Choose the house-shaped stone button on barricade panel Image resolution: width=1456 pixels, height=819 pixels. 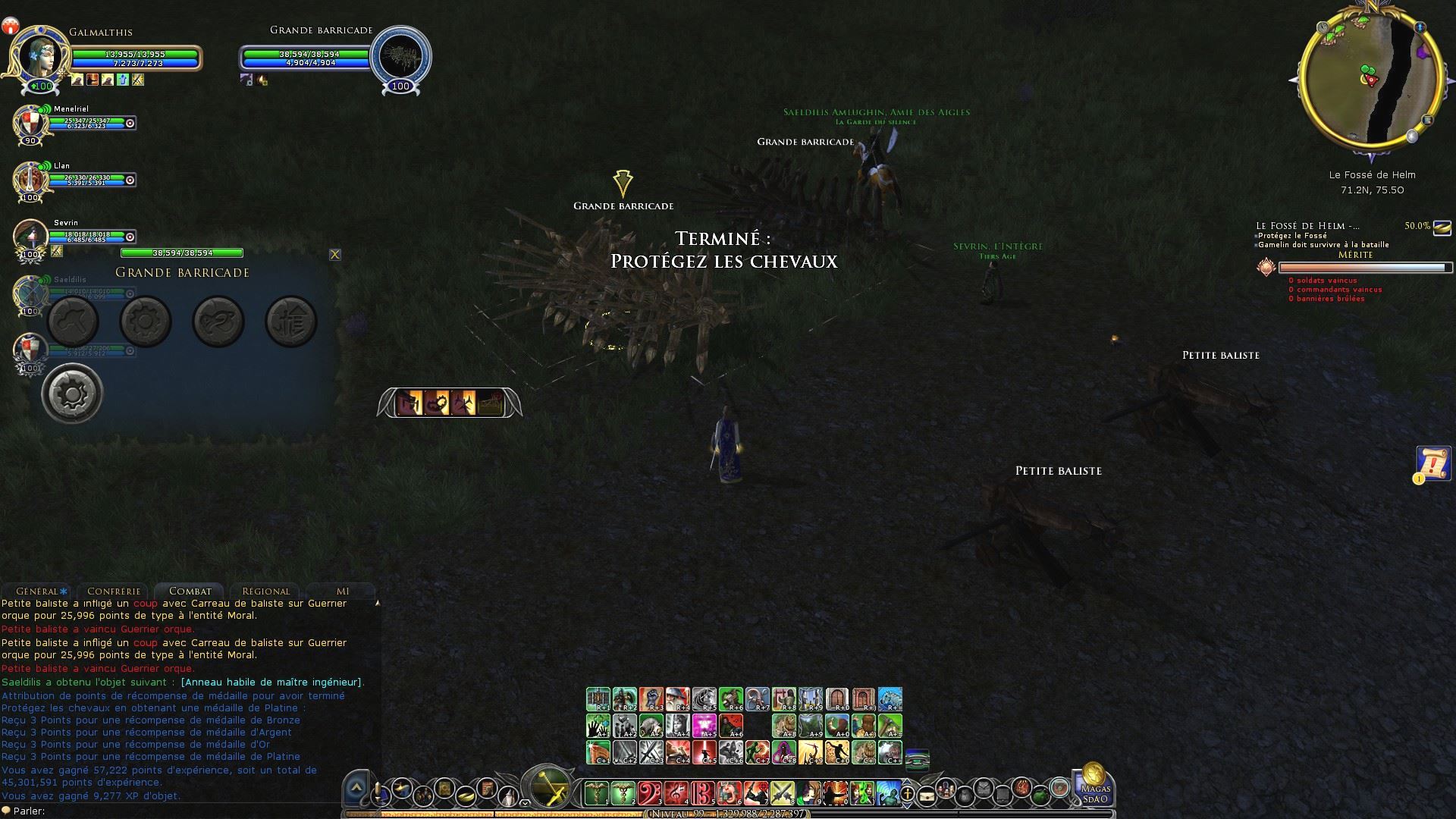[x=291, y=322]
